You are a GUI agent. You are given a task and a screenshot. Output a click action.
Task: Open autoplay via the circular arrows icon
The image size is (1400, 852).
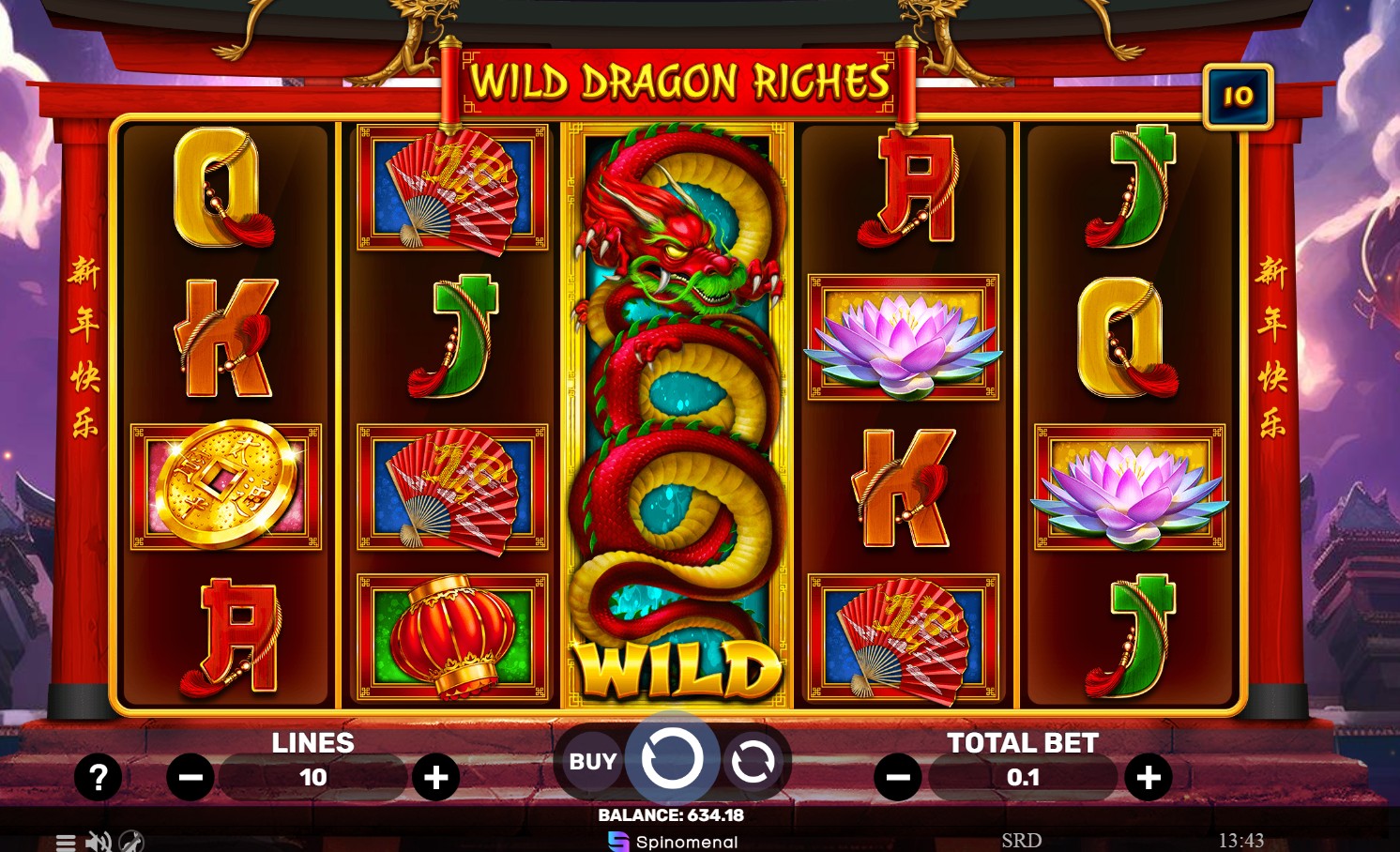coord(754,762)
